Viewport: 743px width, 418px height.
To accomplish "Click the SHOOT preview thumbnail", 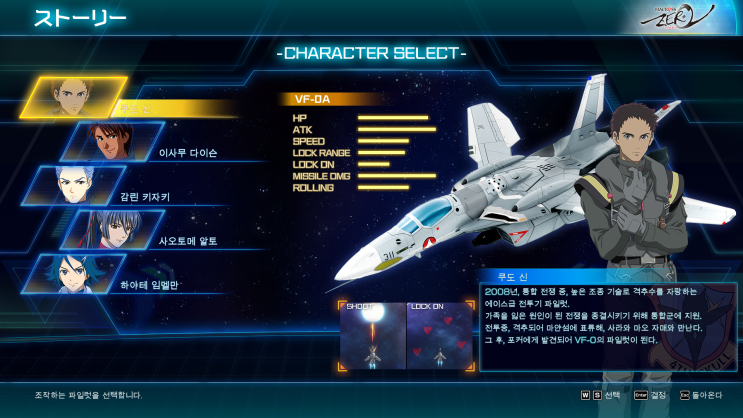I will pos(371,335).
